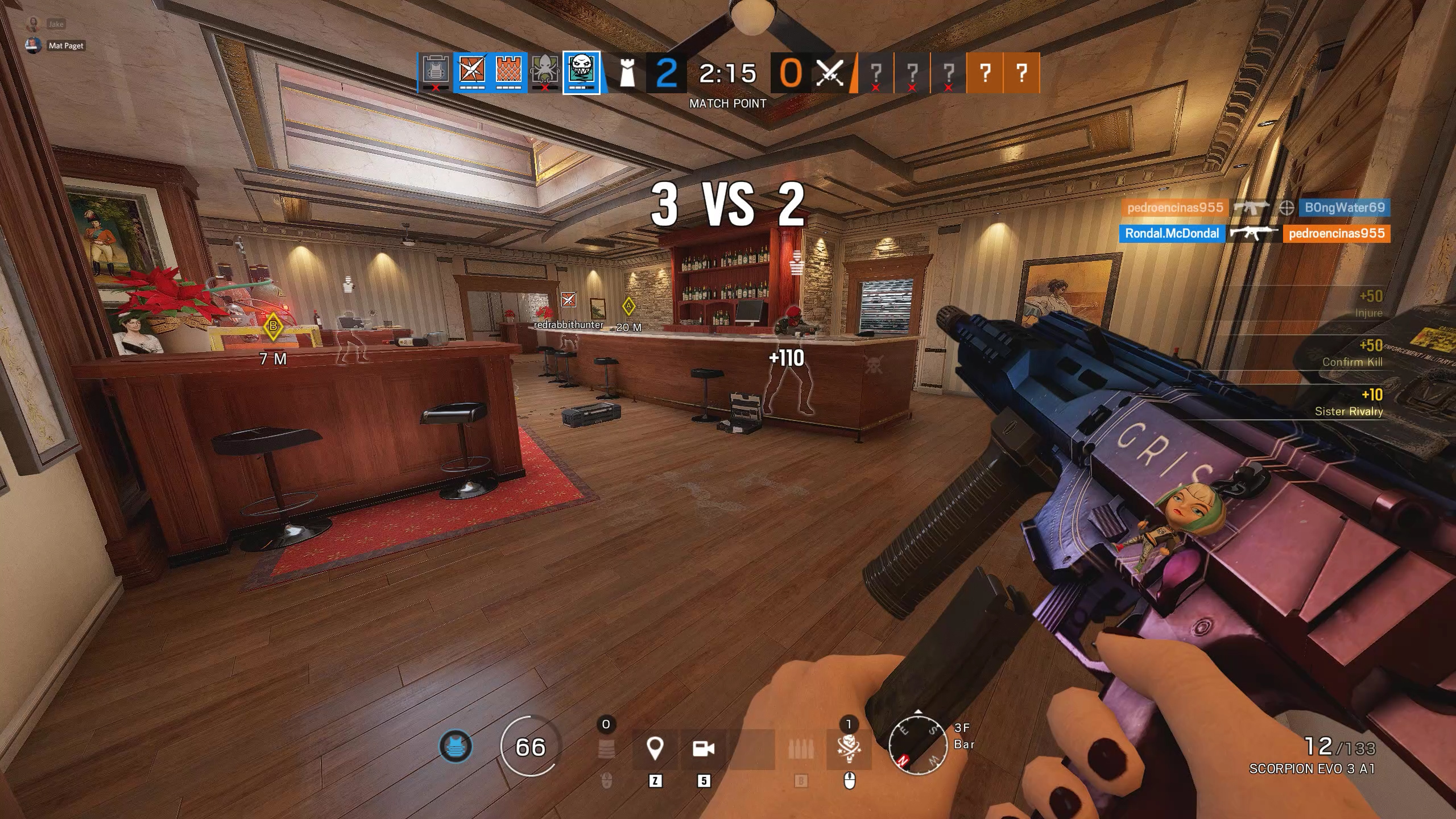Screen dimensions: 1456x819
Task: Select the ping marker tool icon
Action: coord(655,749)
